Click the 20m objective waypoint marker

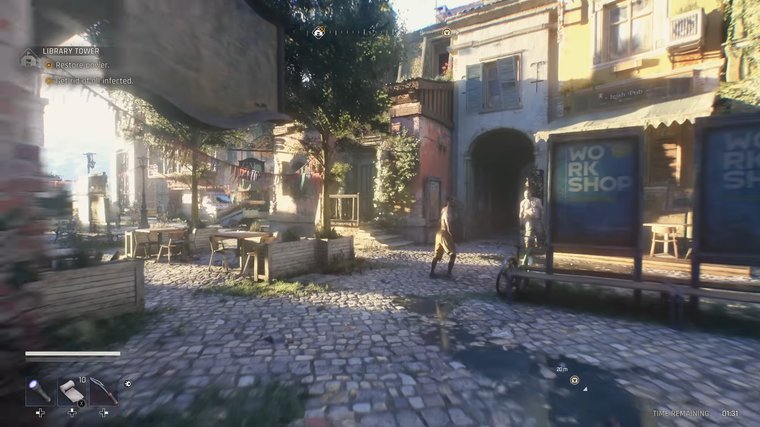(574, 380)
